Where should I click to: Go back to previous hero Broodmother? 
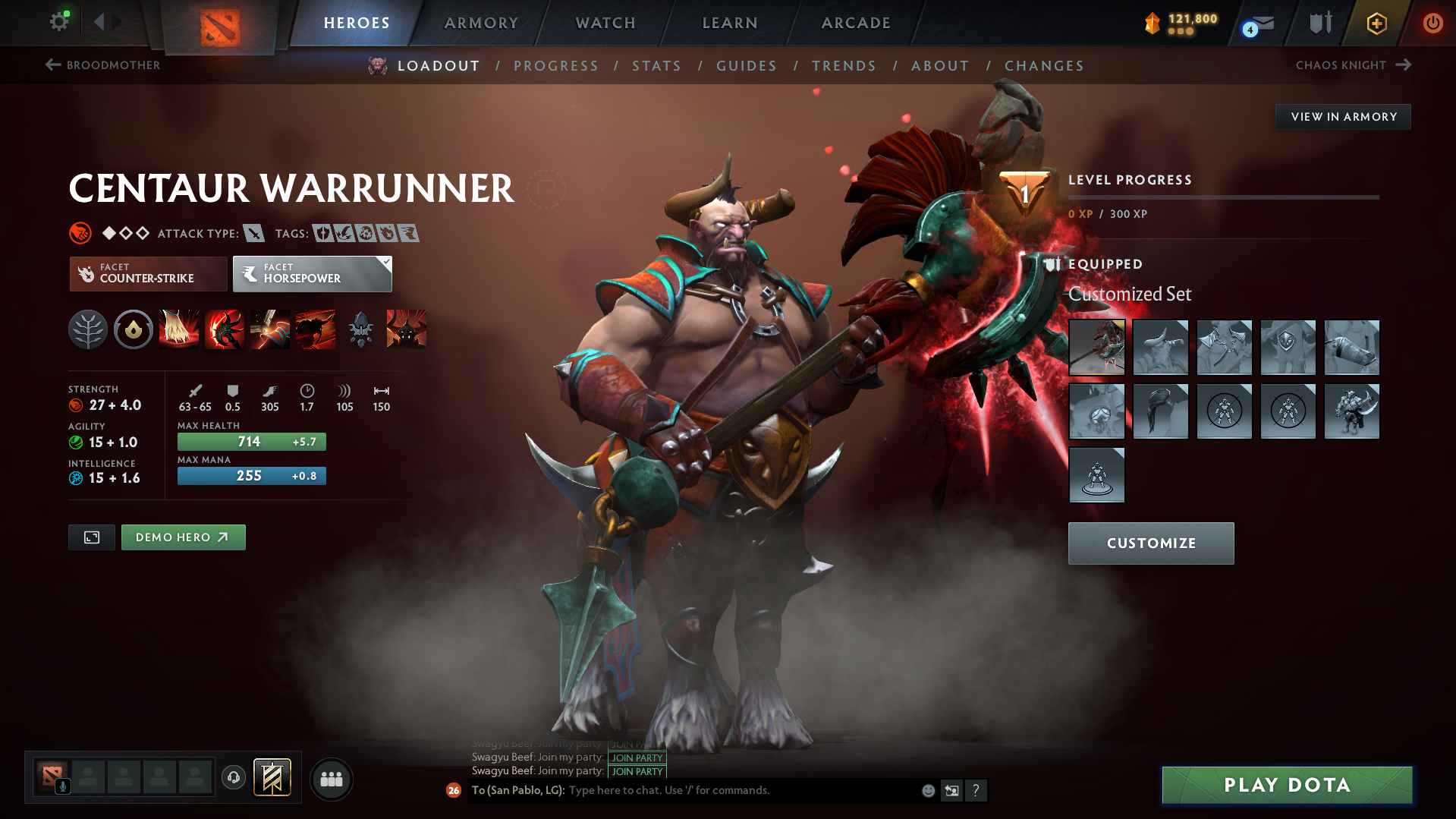click(103, 65)
